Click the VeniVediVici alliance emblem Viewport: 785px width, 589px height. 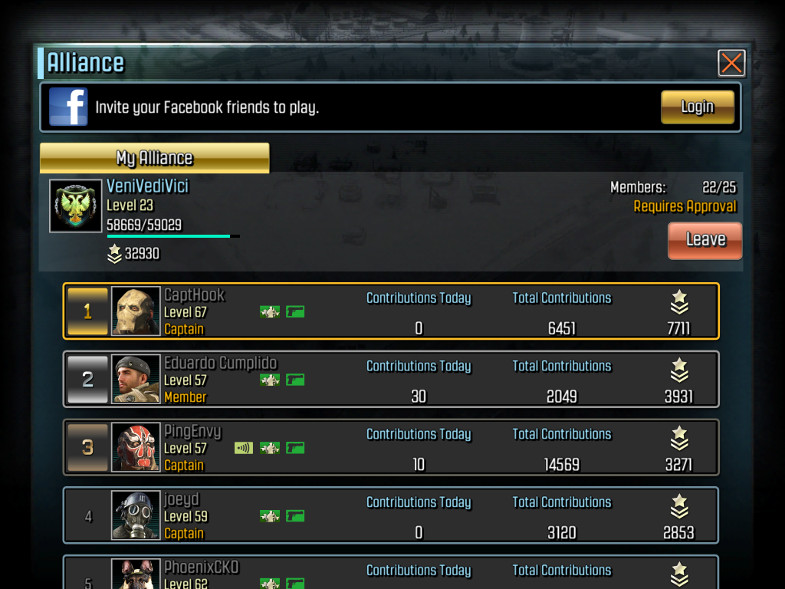[x=76, y=206]
